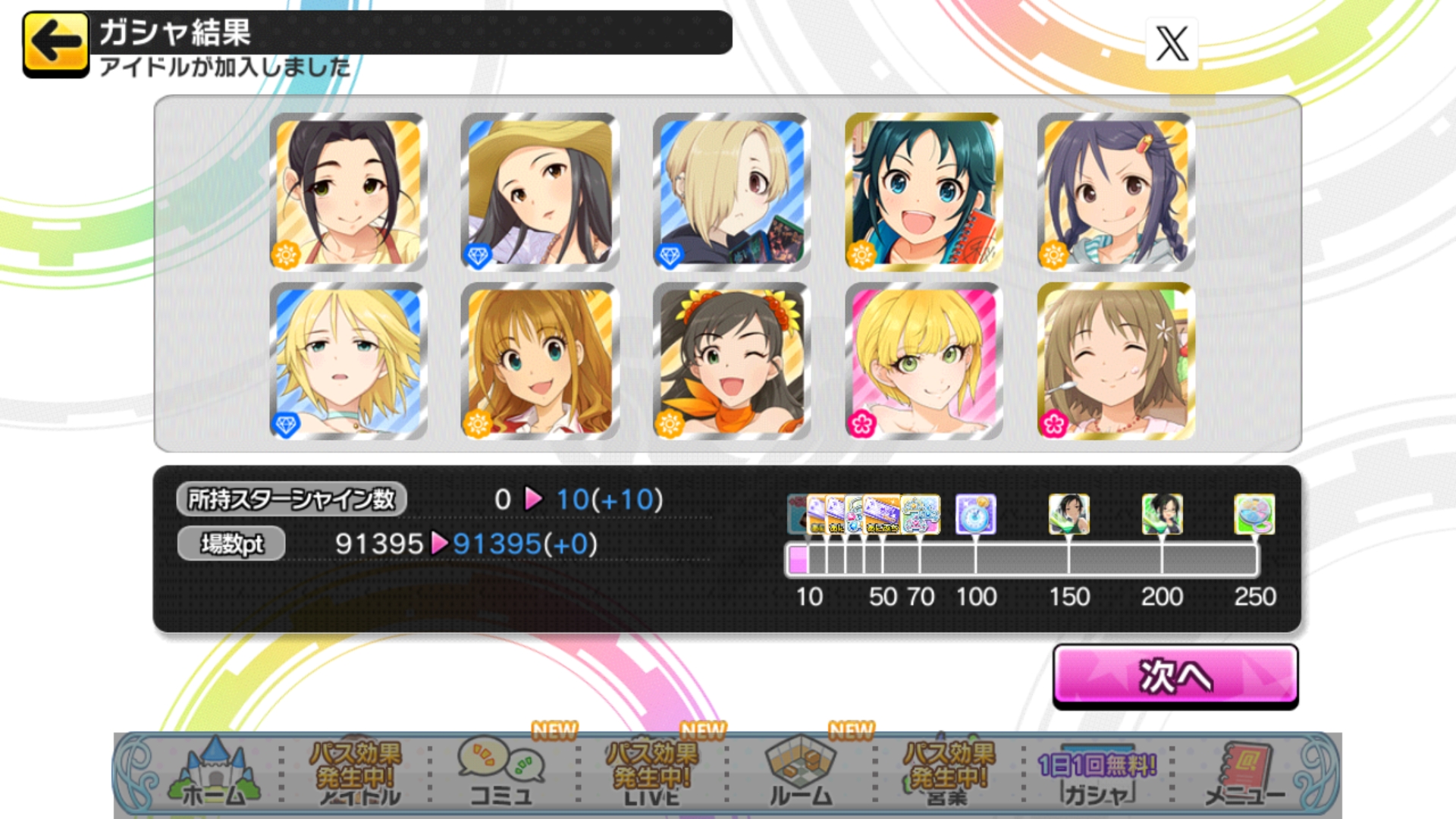The width and height of the screenshot is (1456, 819).
Task: Share the result via the X button
Action: [x=1172, y=43]
